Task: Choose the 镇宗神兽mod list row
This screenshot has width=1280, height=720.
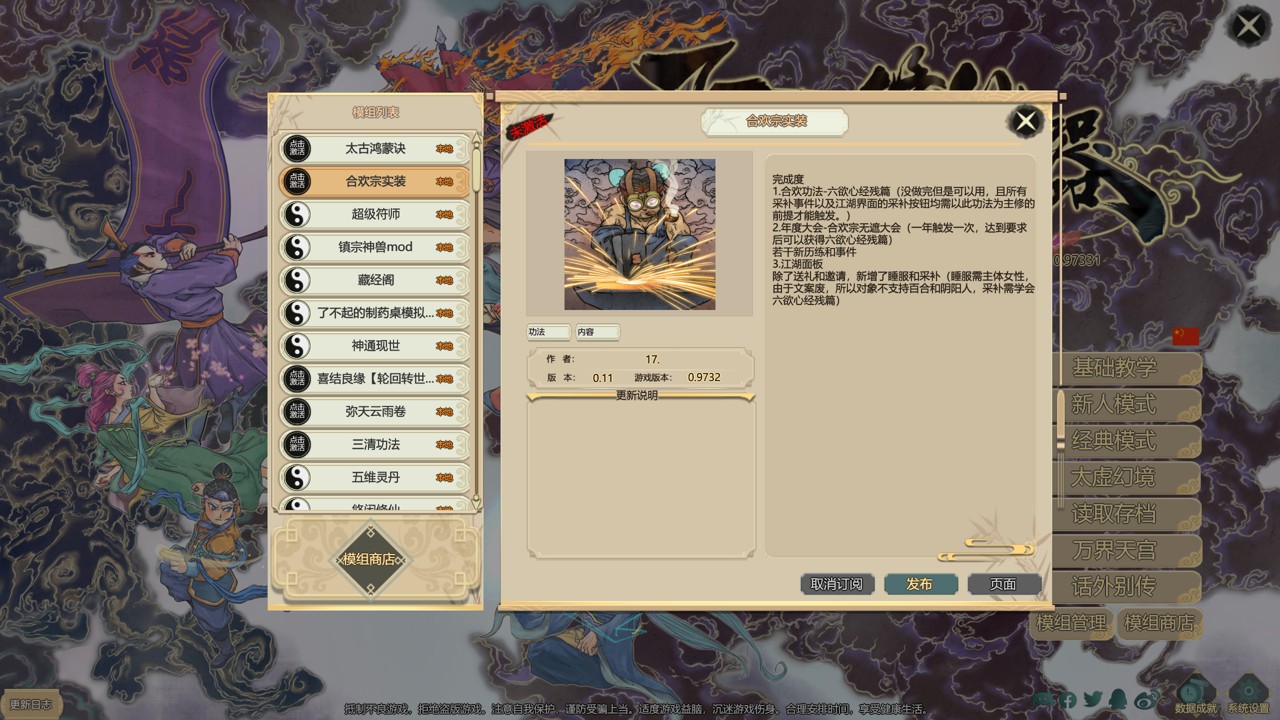Action: click(375, 247)
